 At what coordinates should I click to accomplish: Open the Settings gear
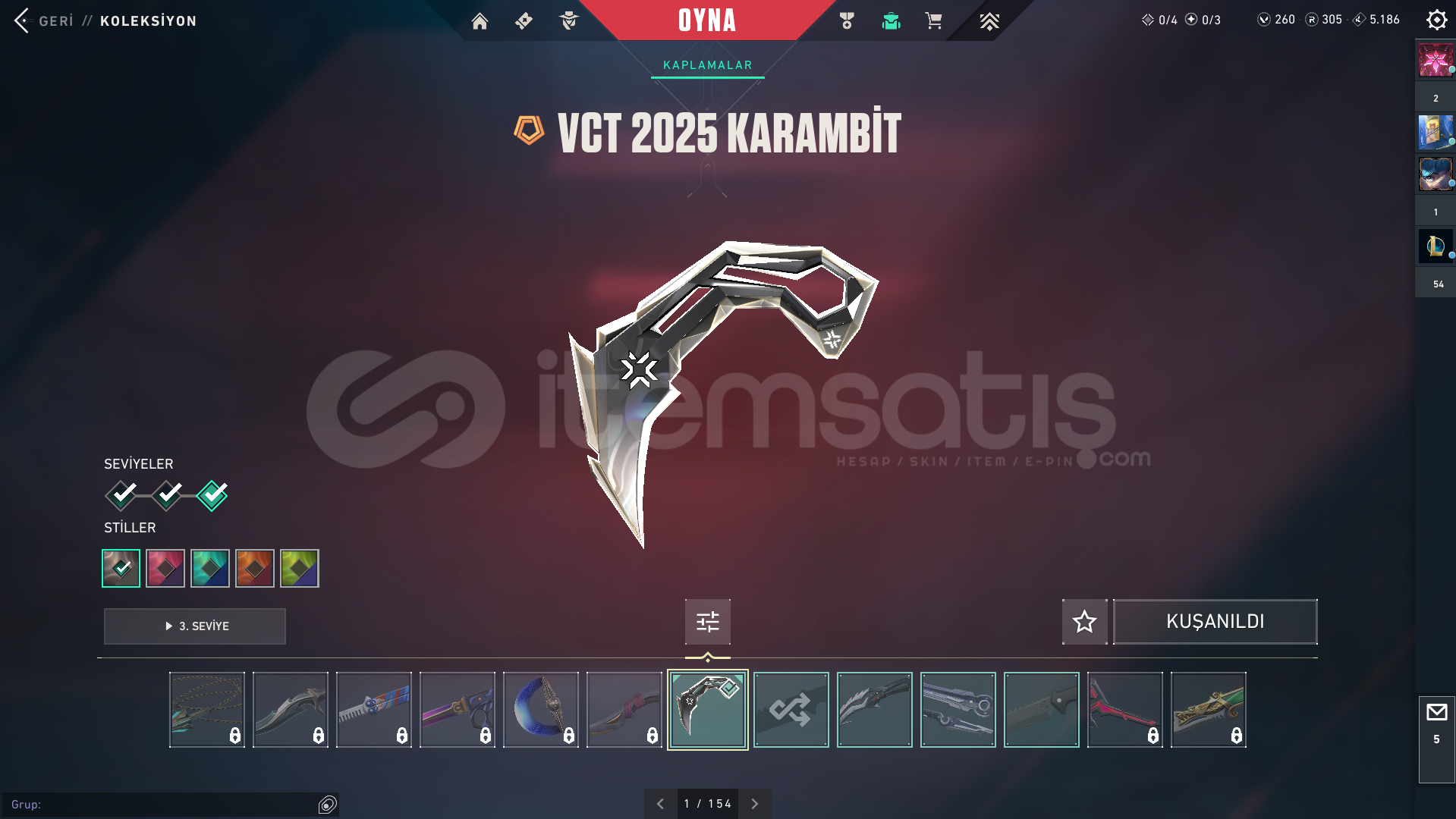click(x=1436, y=20)
